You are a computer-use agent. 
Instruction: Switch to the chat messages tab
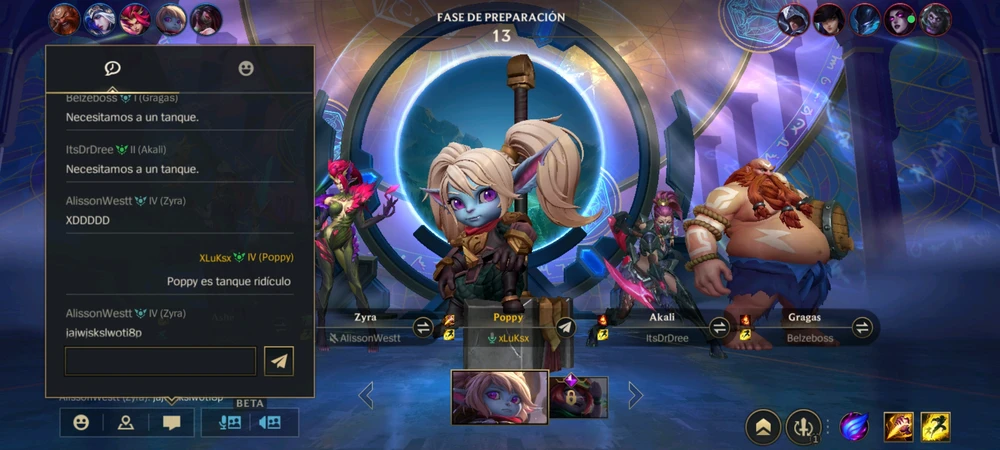click(113, 68)
